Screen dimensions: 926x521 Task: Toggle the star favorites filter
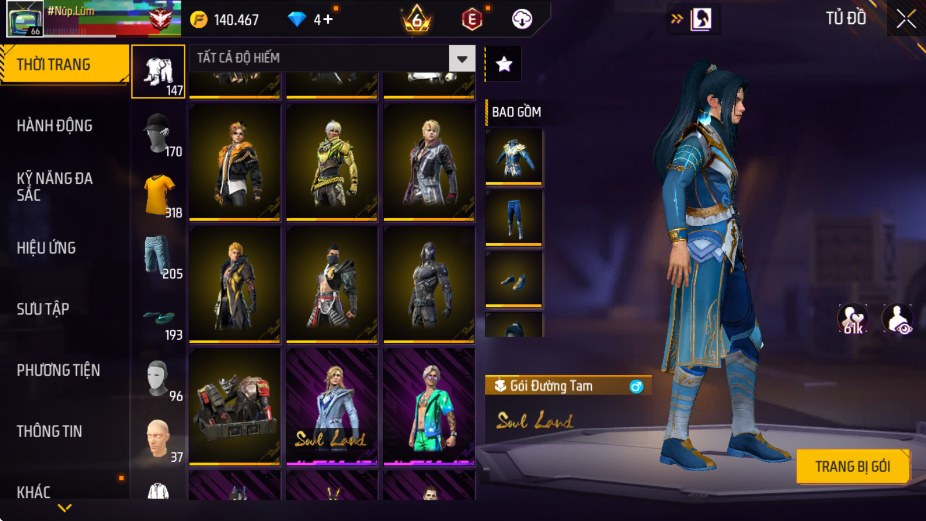504,64
